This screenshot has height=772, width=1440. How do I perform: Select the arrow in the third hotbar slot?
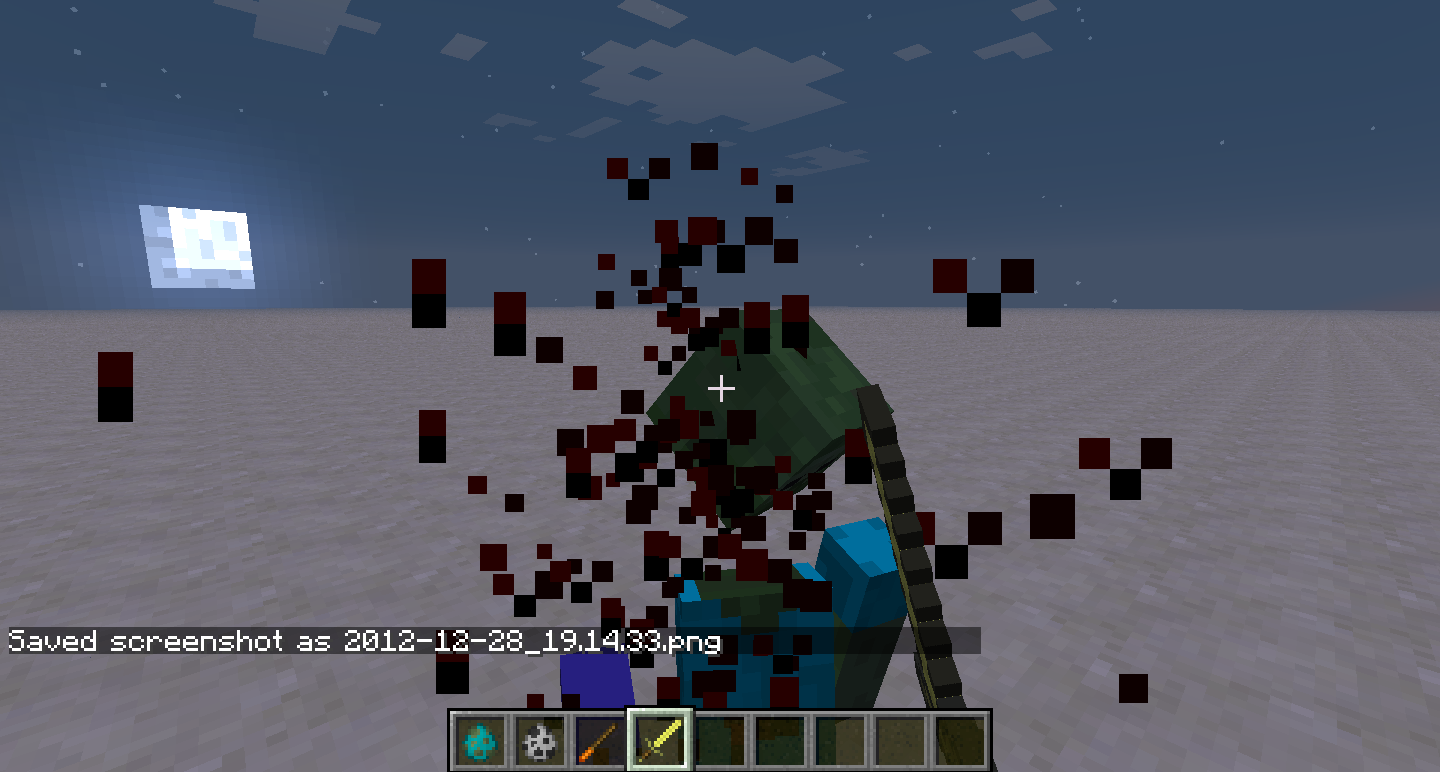point(595,744)
